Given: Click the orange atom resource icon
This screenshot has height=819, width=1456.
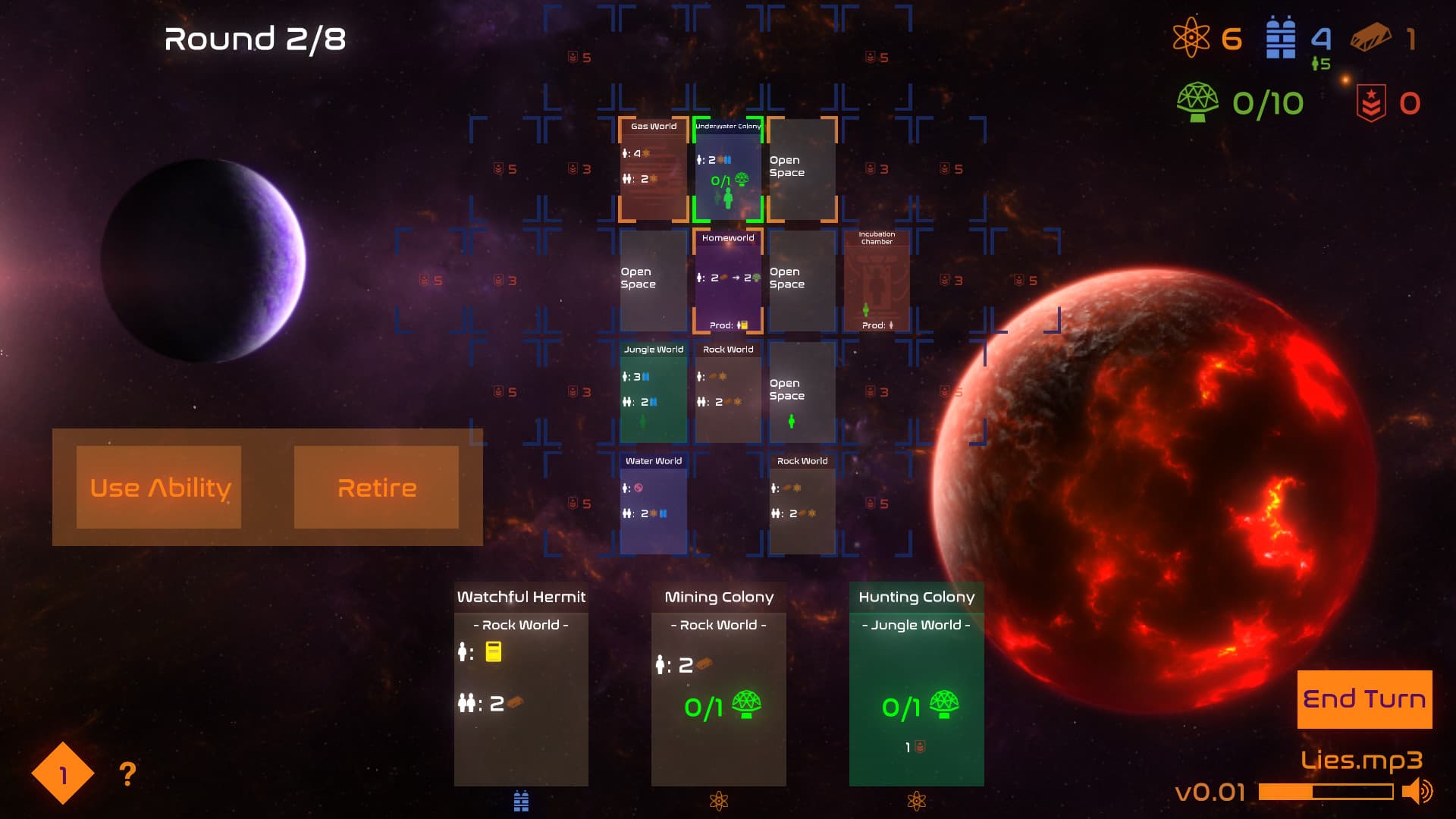Looking at the screenshot, I should point(1191,36).
